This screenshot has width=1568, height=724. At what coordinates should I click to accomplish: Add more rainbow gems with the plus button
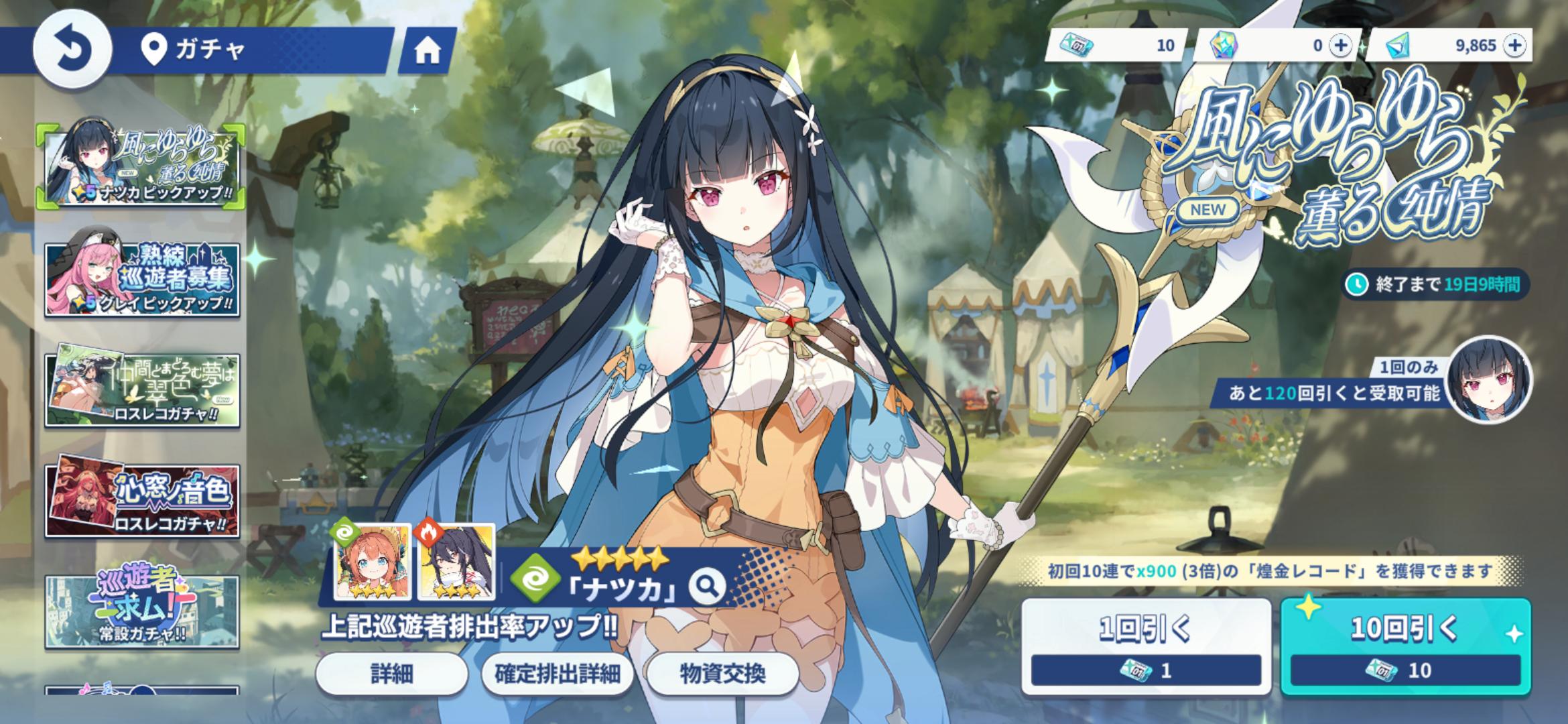tap(1341, 46)
